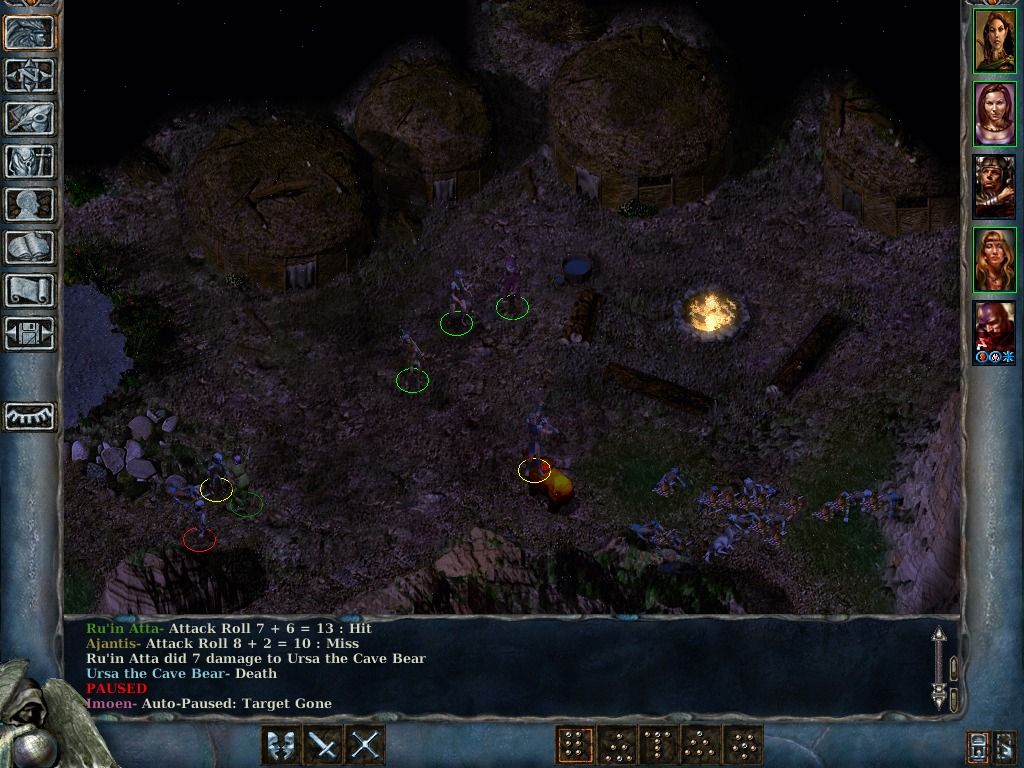Select the red-hooded character portrait
The width and height of the screenshot is (1024, 768).
pyautogui.click(x=995, y=333)
